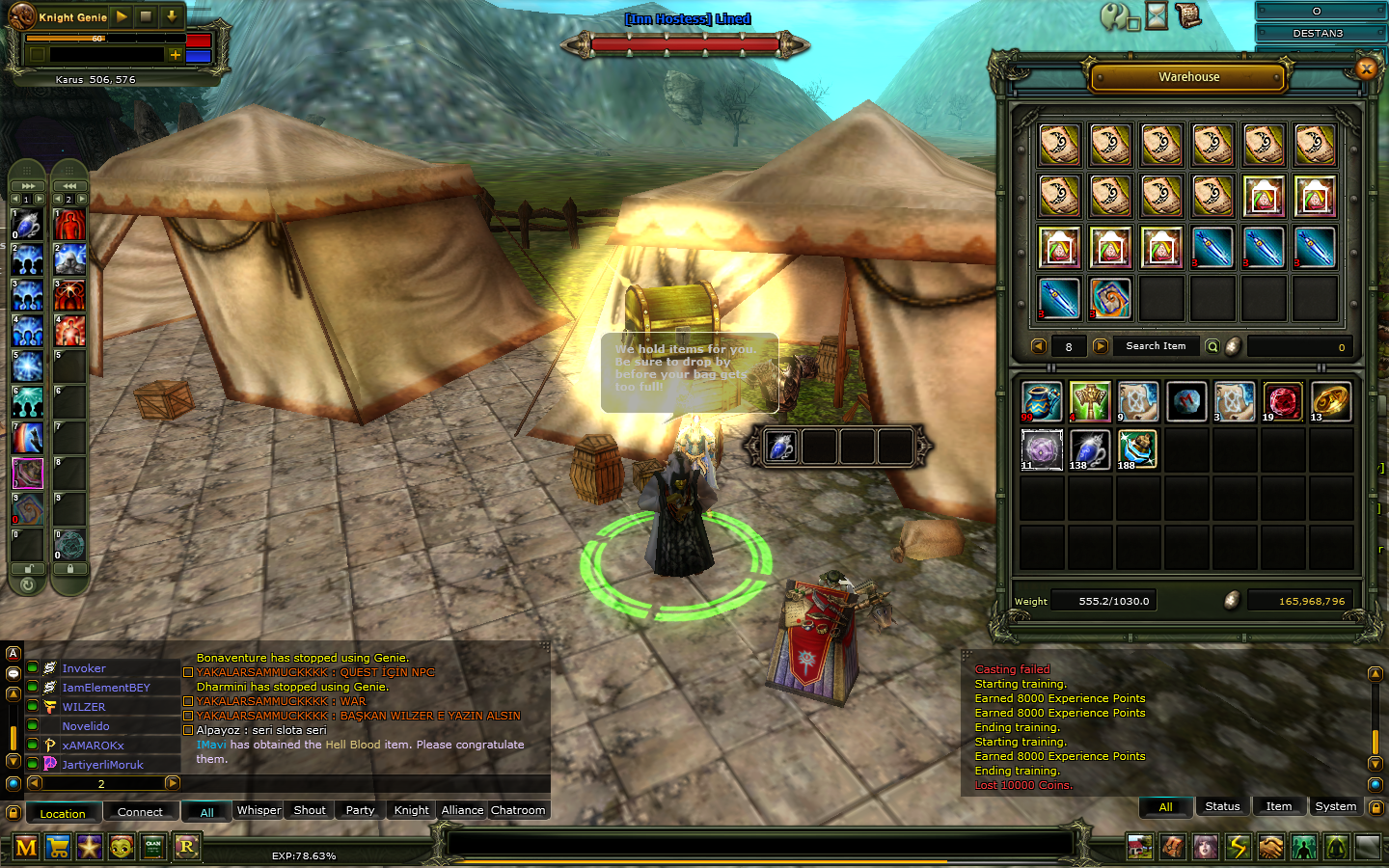1389x868 pixels.
Task: Click the meditation rest icon bottom-right
Action: [1338, 846]
